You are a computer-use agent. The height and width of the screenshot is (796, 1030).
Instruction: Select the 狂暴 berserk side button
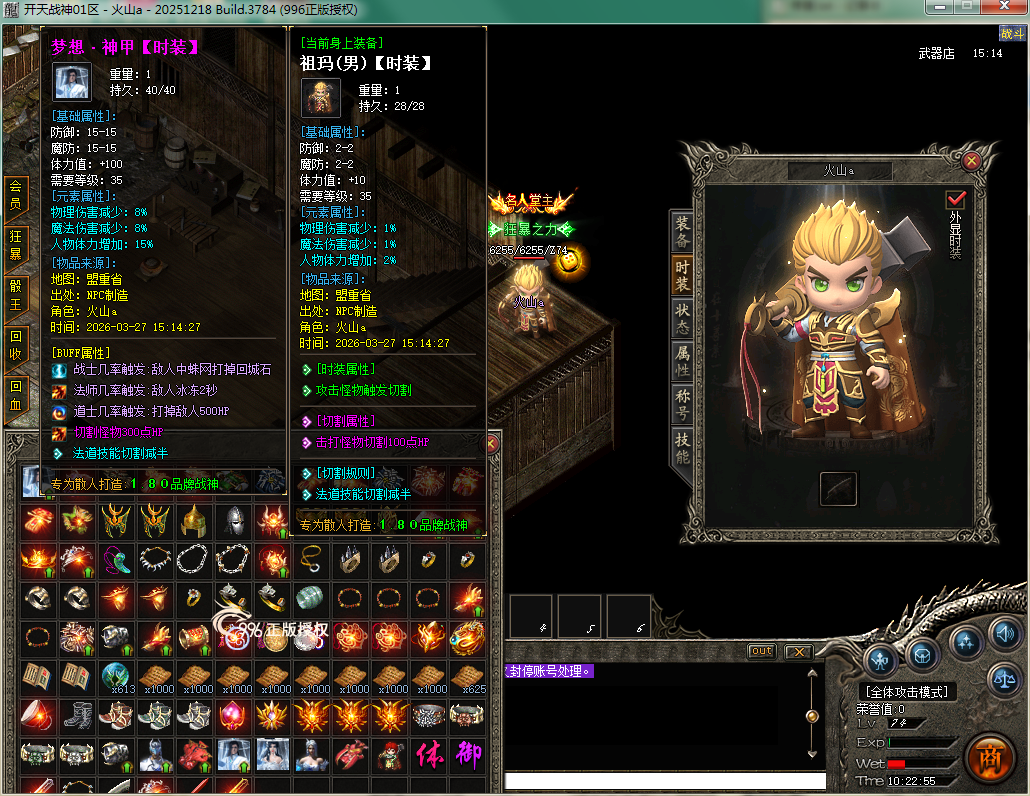15,243
